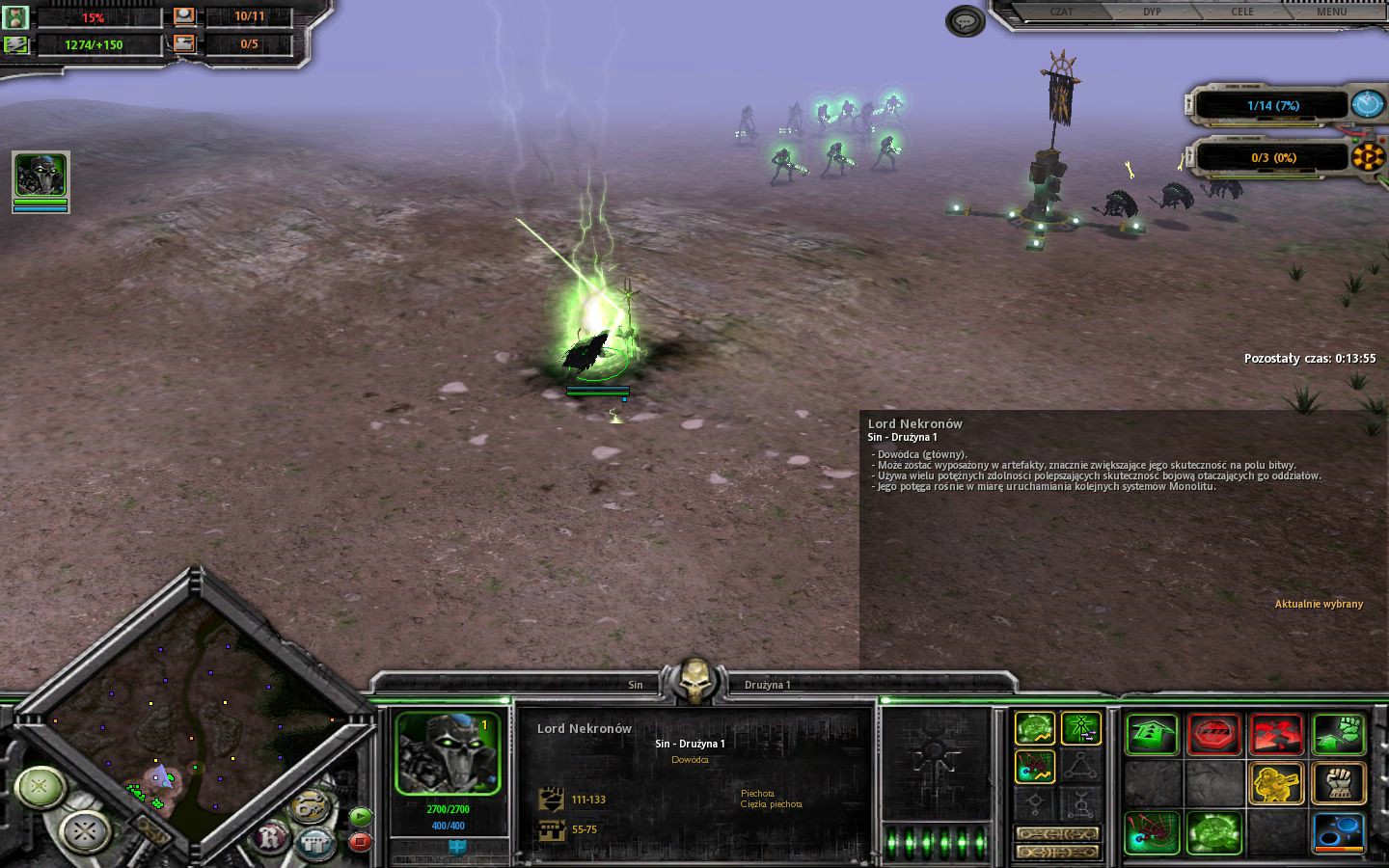Click the blue clock icon by 1/14
Image resolution: width=1389 pixels, height=868 pixels.
pos(1367,104)
